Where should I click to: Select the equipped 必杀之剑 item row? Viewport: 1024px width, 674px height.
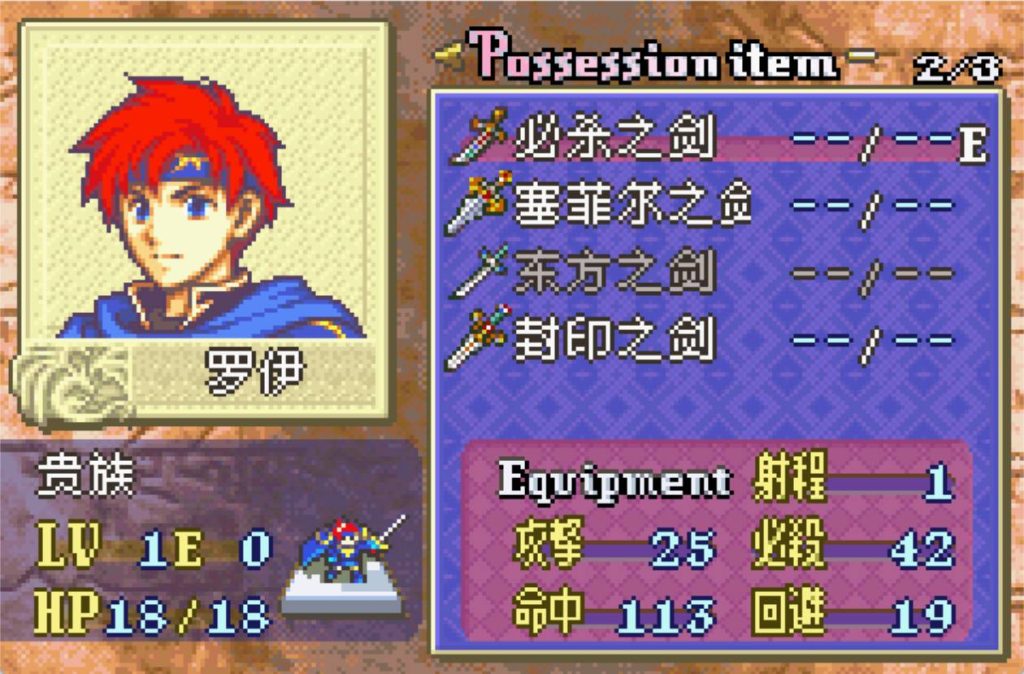point(614,142)
